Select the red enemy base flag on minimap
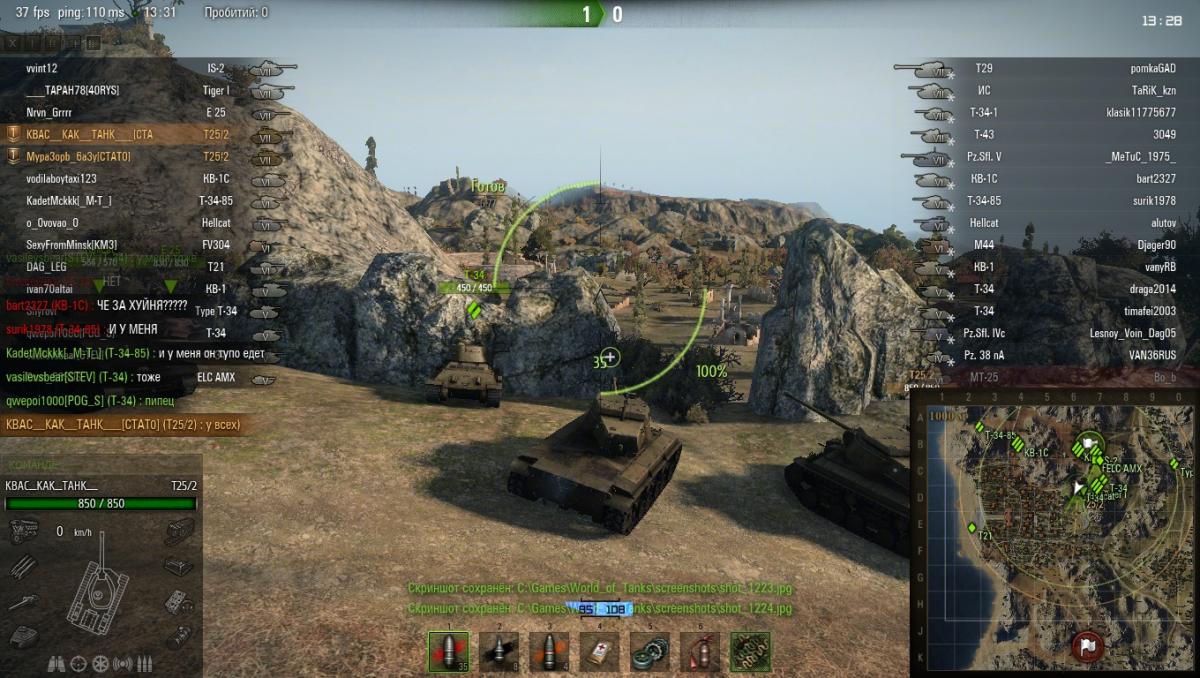The image size is (1200, 678). coord(1087,643)
